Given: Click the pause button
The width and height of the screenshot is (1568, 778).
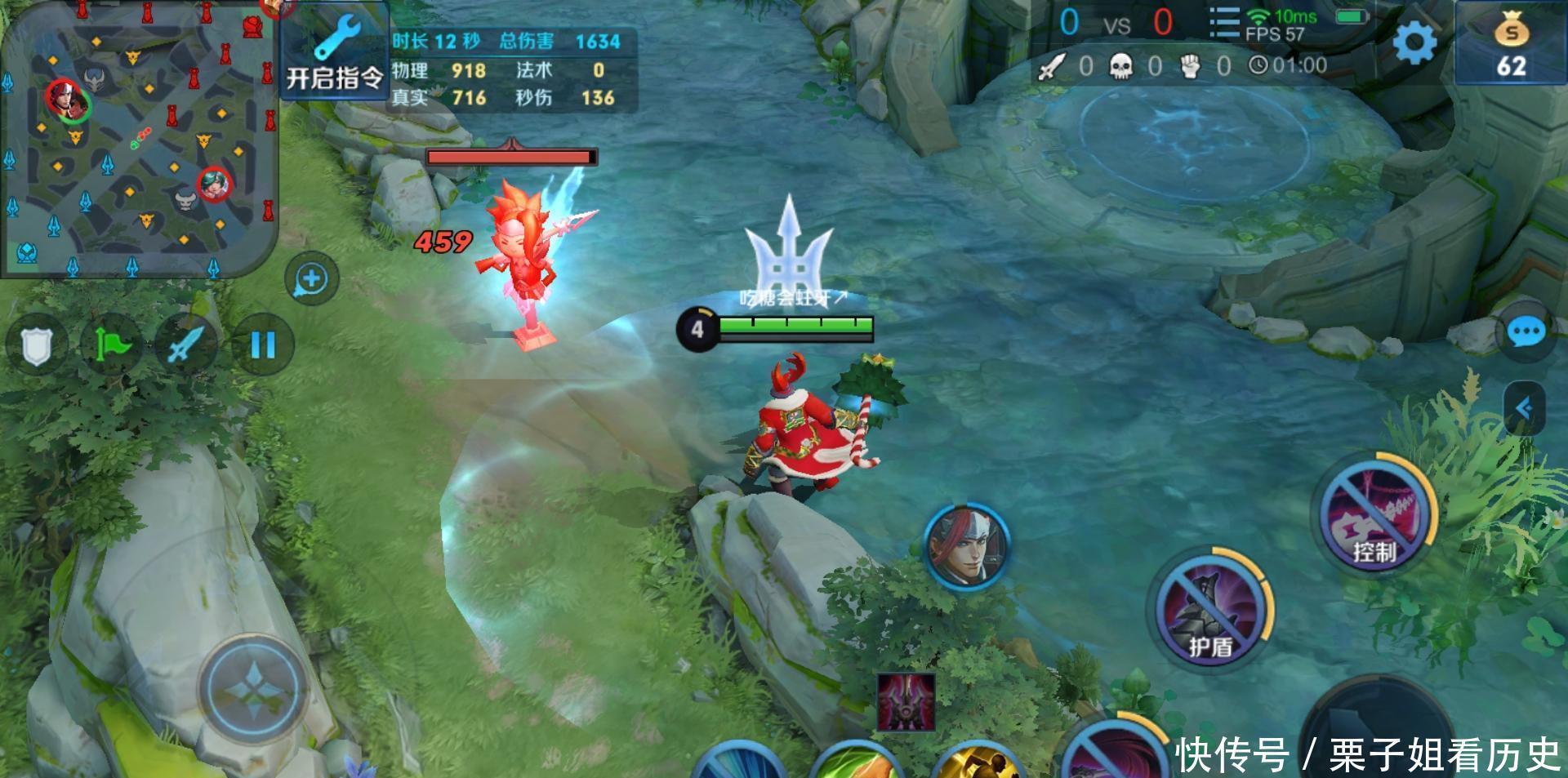Looking at the screenshot, I should [262, 345].
